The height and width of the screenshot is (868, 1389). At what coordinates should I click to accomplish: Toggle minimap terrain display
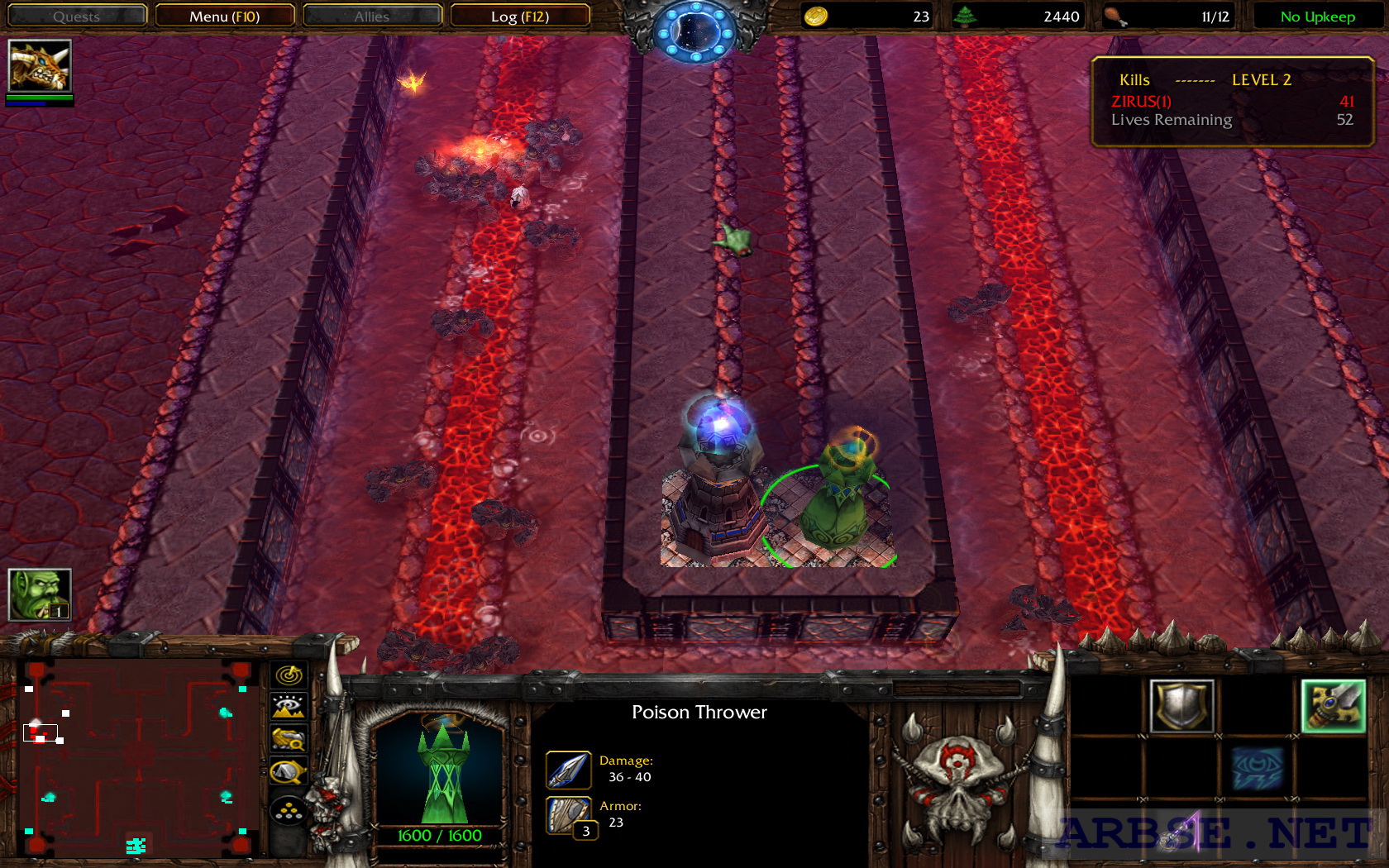click(289, 707)
